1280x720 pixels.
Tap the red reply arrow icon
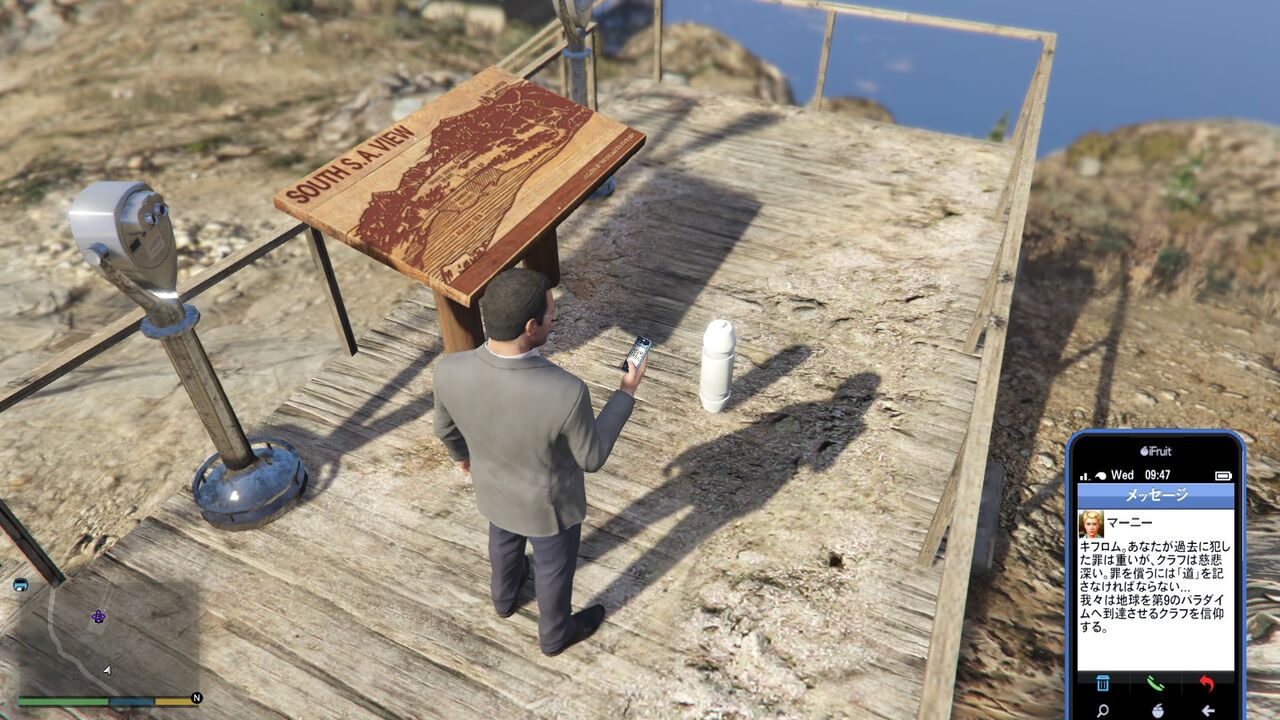[x=1207, y=682]
